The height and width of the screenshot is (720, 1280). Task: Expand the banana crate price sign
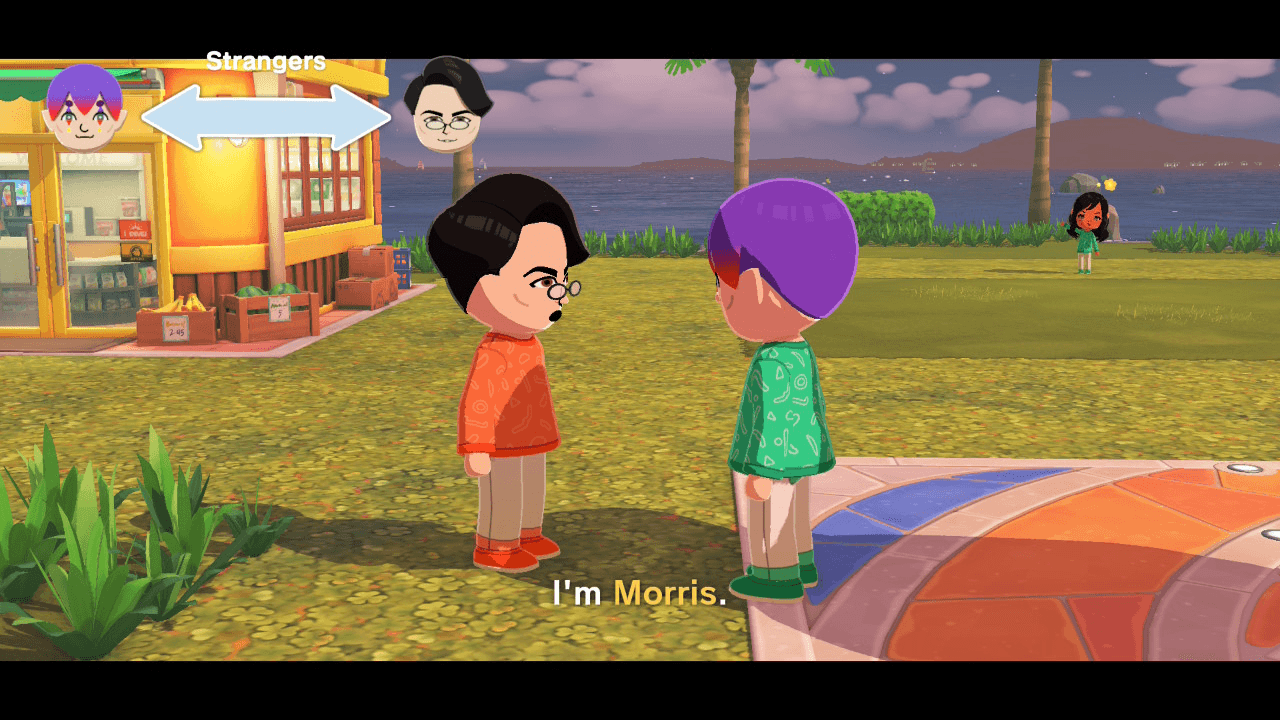(175, 330)
